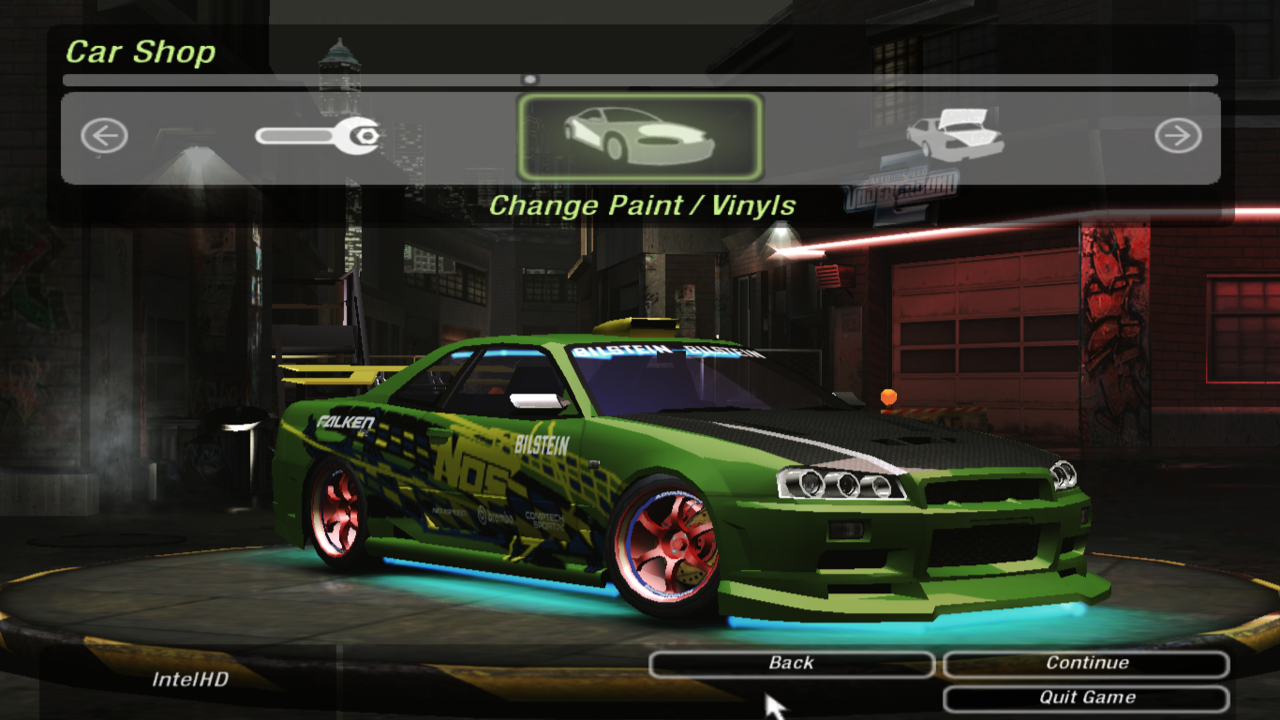Click the left arrow in the Car Shop carousel

(x=104, y=136)
